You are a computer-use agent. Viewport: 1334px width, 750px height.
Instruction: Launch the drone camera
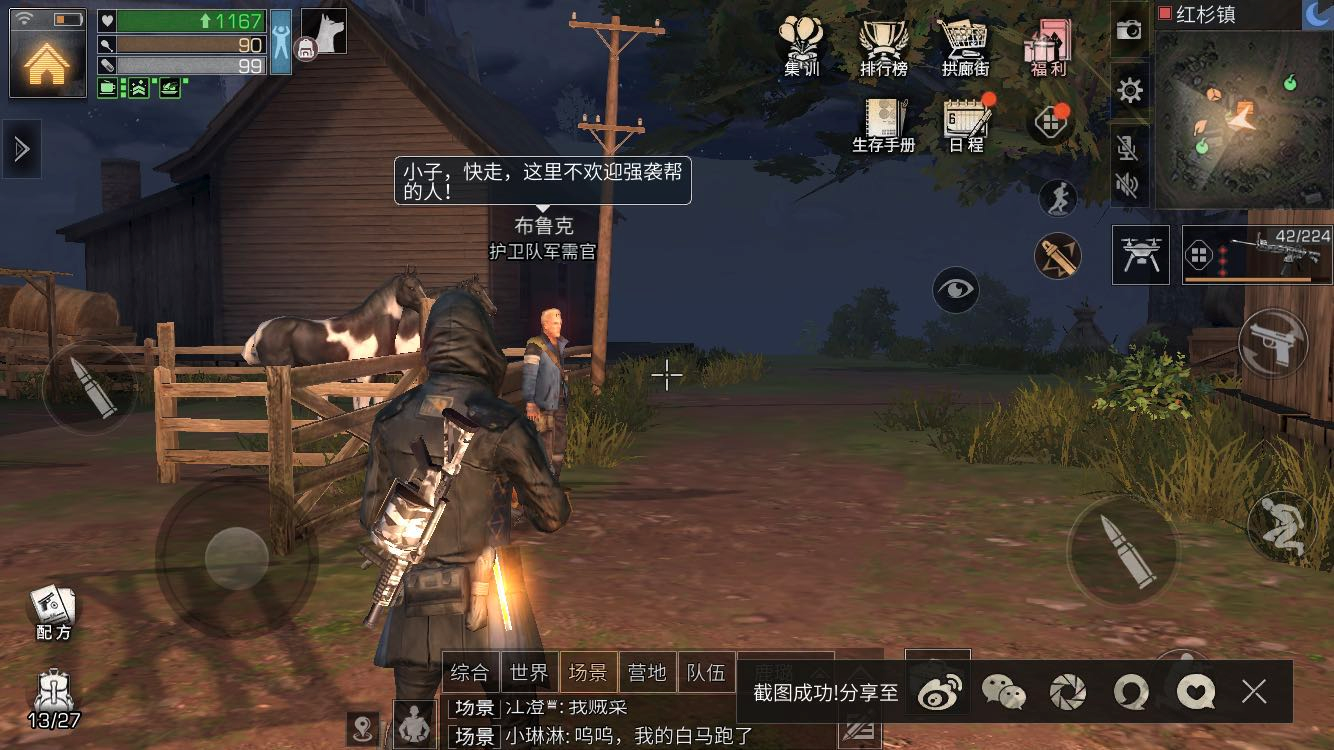pos(1140,254)
